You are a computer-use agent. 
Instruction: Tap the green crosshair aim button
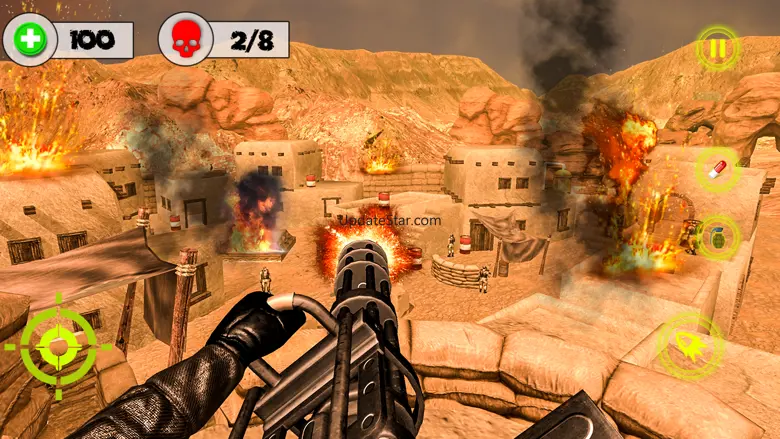click(58, 346)
